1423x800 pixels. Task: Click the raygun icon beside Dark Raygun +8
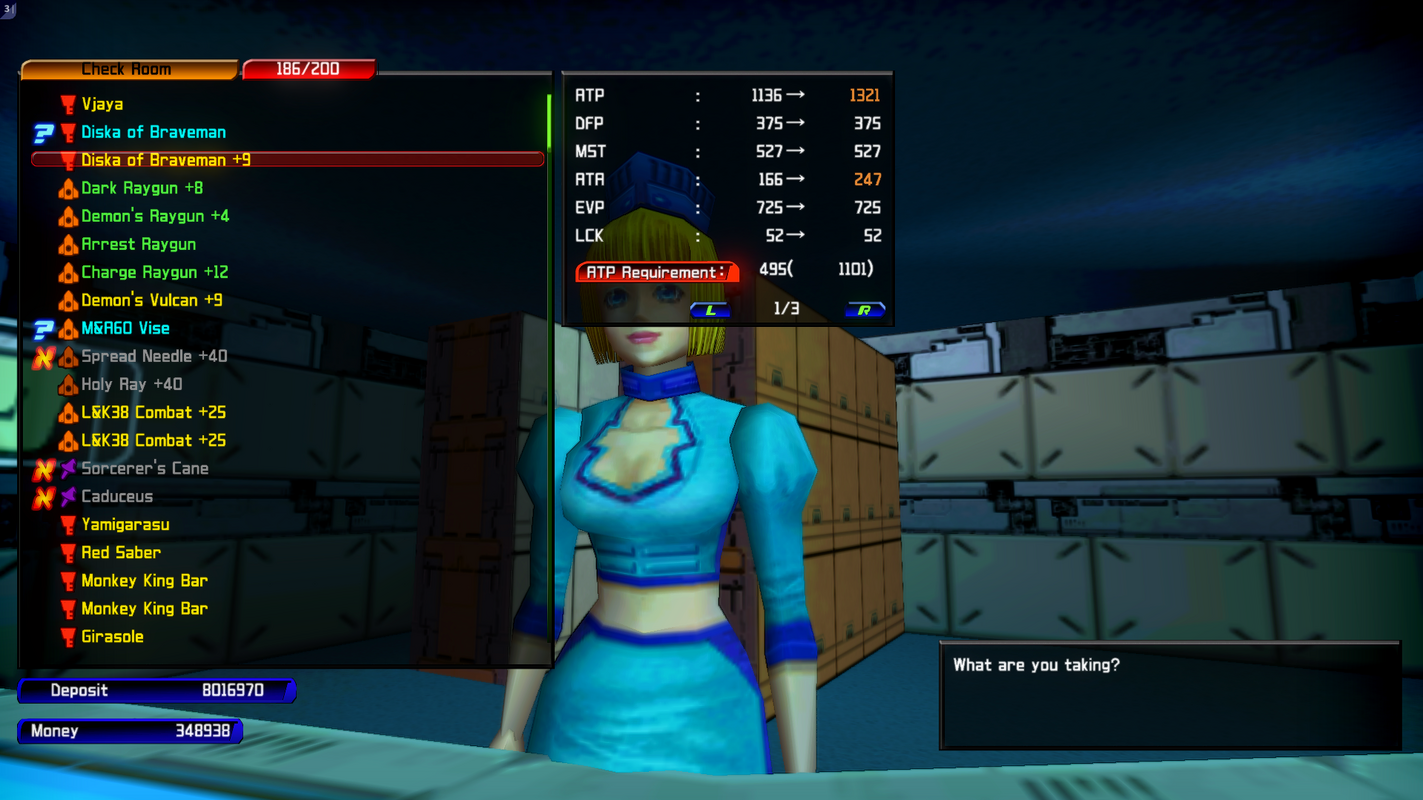[x=67, y=188]
